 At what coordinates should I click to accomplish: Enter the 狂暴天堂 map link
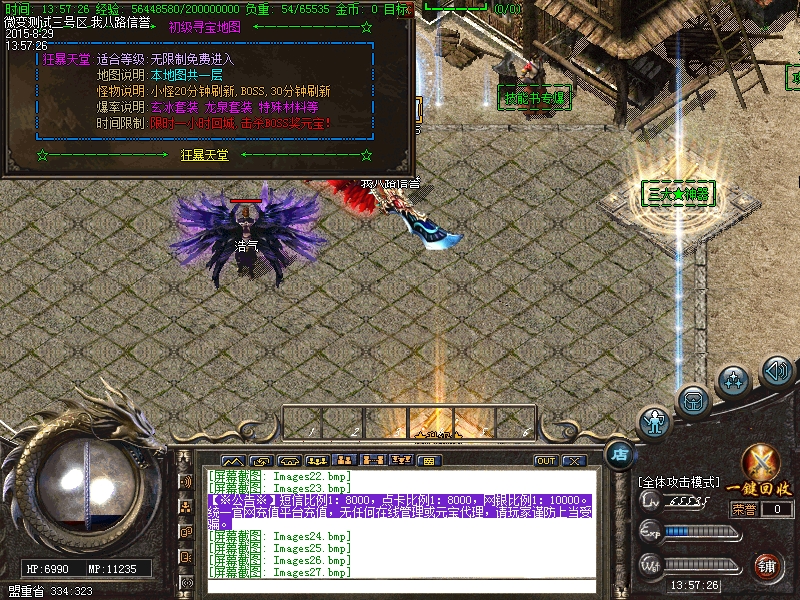204,155
